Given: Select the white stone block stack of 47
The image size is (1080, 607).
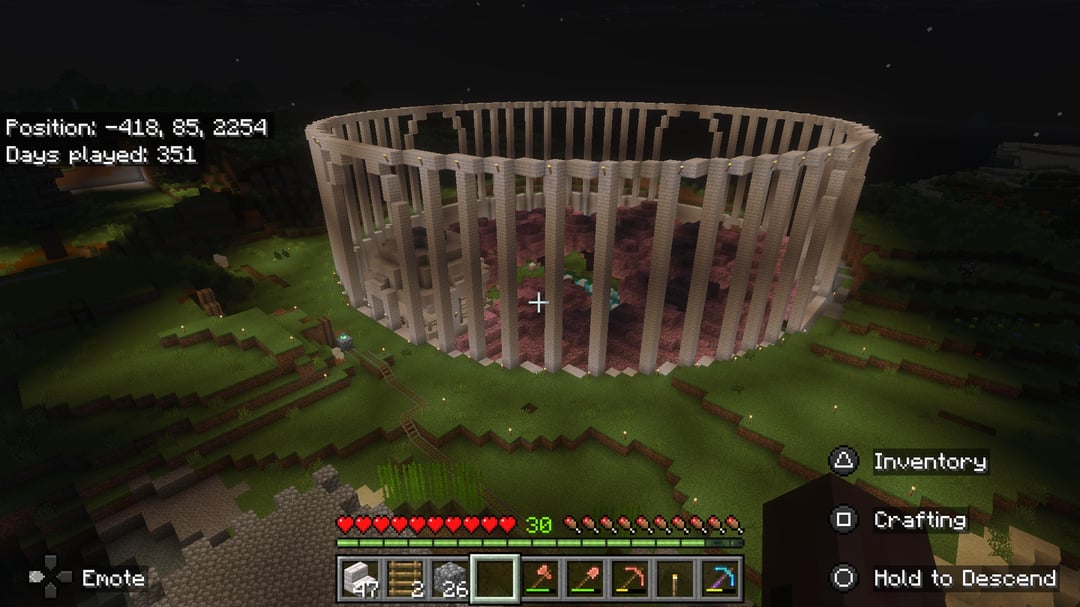Looking at the screenshot, I should pos(360,579).
